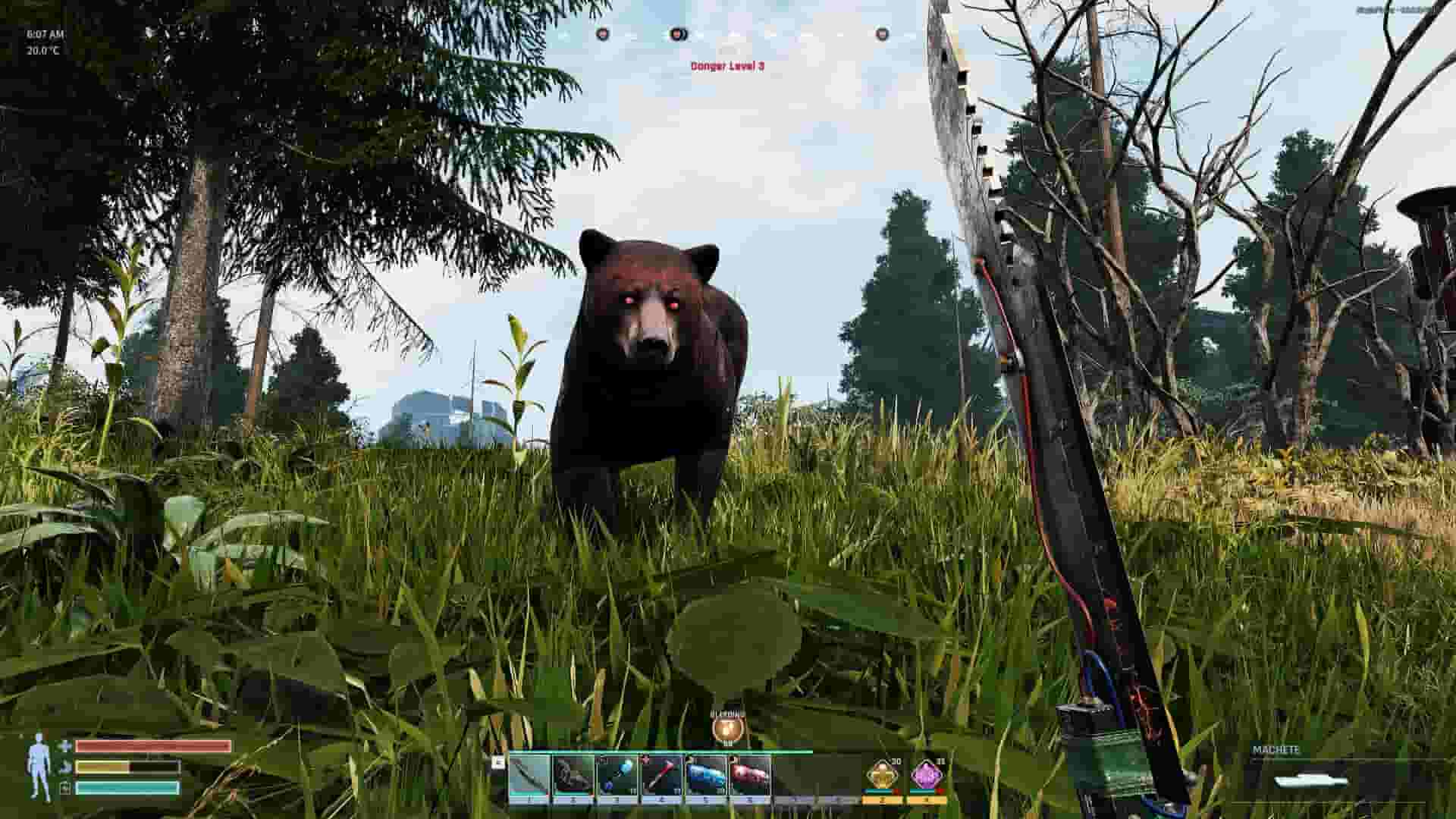Click the rightmost enemy marker on the compass
1456x819 pixels.
pyautogui.click(x=882, y=35)
